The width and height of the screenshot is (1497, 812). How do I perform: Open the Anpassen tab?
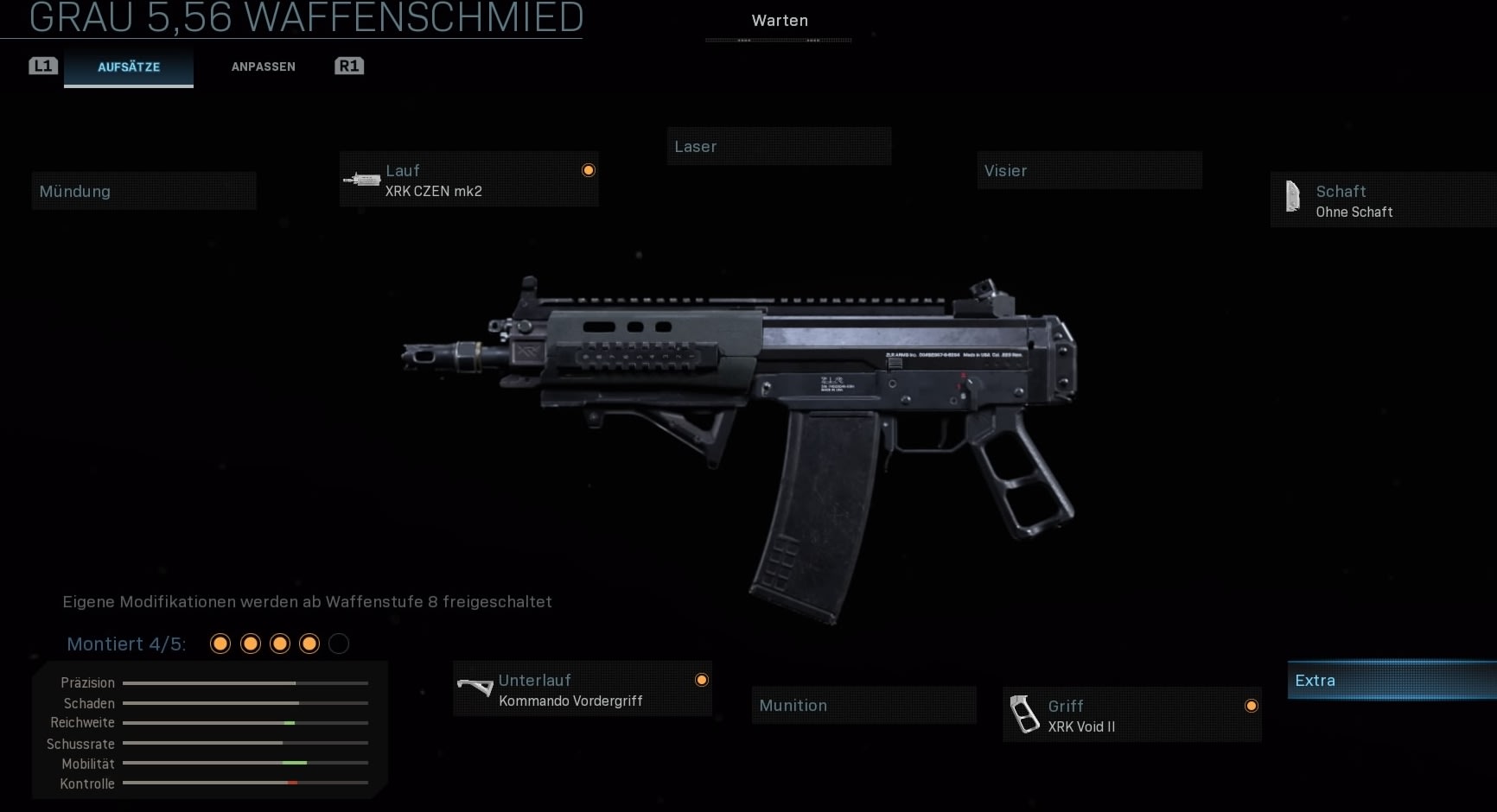(263, 67)
